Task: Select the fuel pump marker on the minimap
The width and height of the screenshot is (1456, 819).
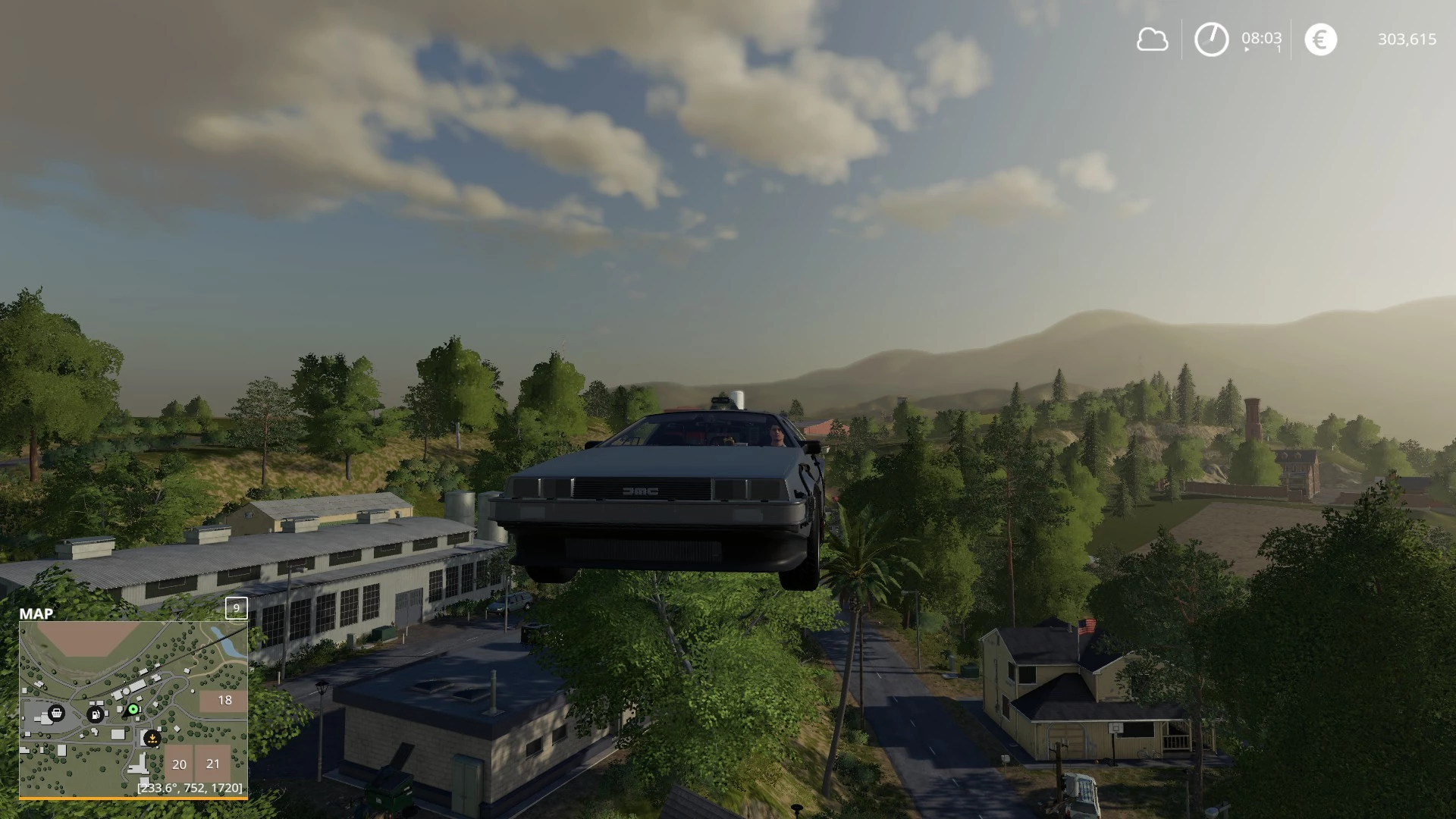Action: [x=96, y=714]
